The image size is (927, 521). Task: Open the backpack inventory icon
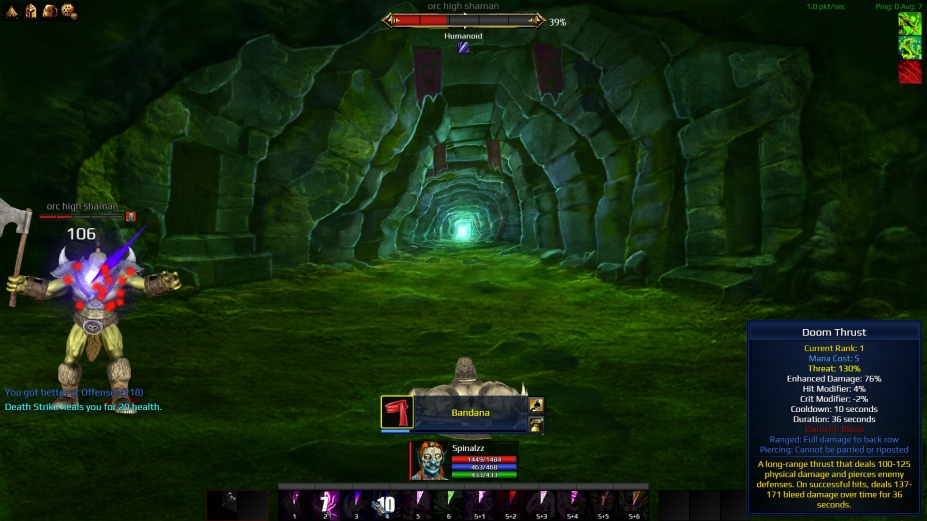click(49, 11)
